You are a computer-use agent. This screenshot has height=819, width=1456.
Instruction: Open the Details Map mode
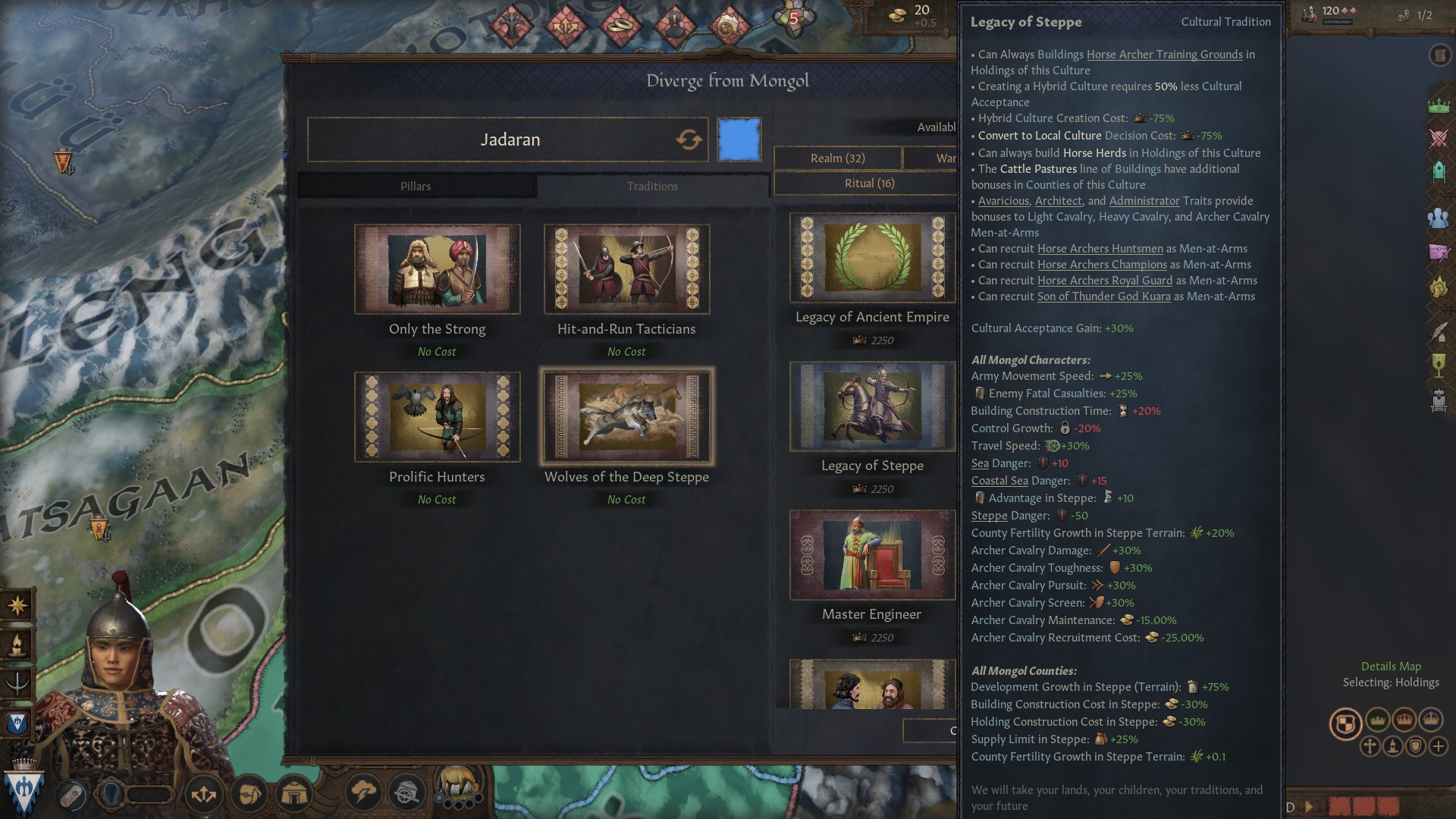[1391, 667]
